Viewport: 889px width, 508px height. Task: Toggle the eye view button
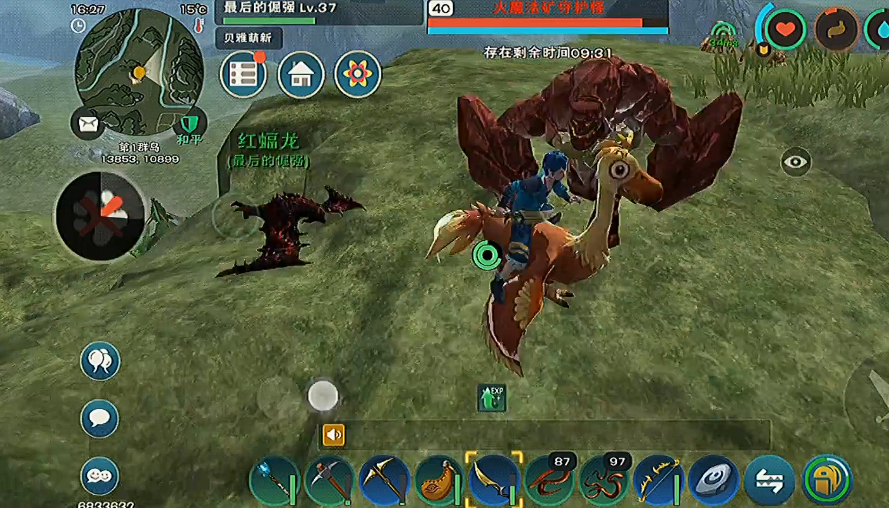[796, 161]
